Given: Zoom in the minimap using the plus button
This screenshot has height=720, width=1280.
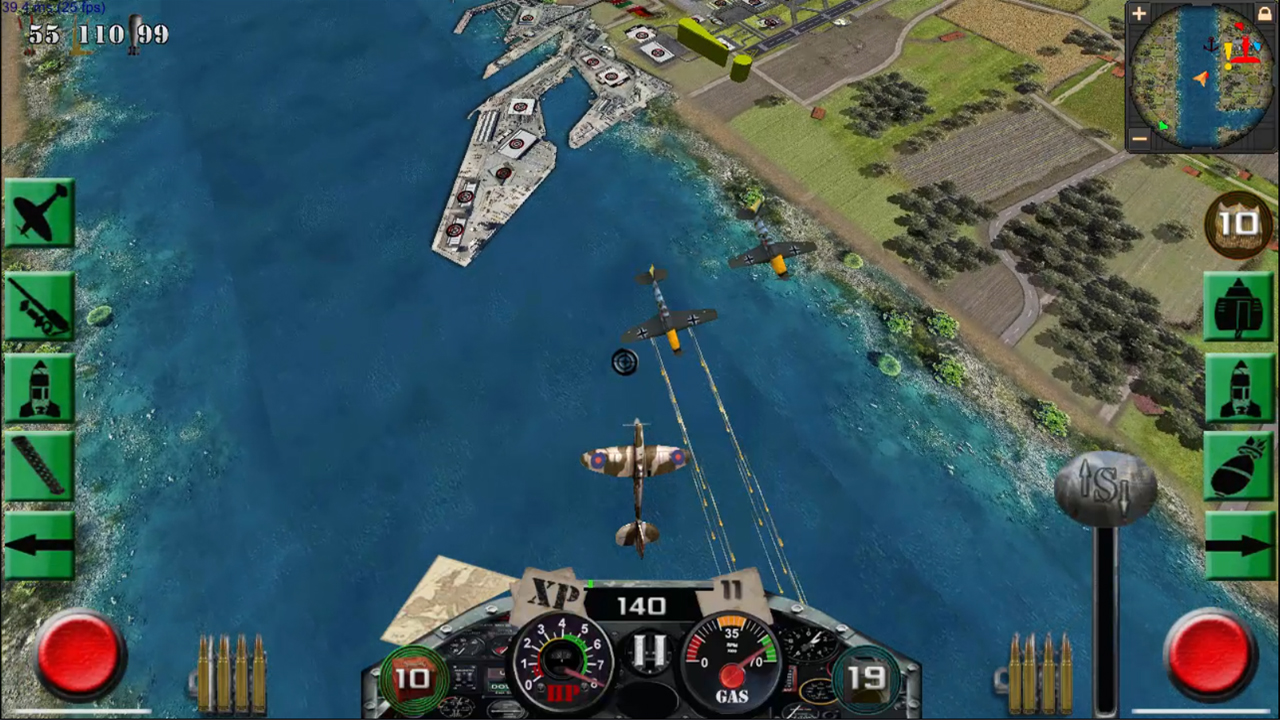Looking at the screenshot, I should pos(1138,14).
